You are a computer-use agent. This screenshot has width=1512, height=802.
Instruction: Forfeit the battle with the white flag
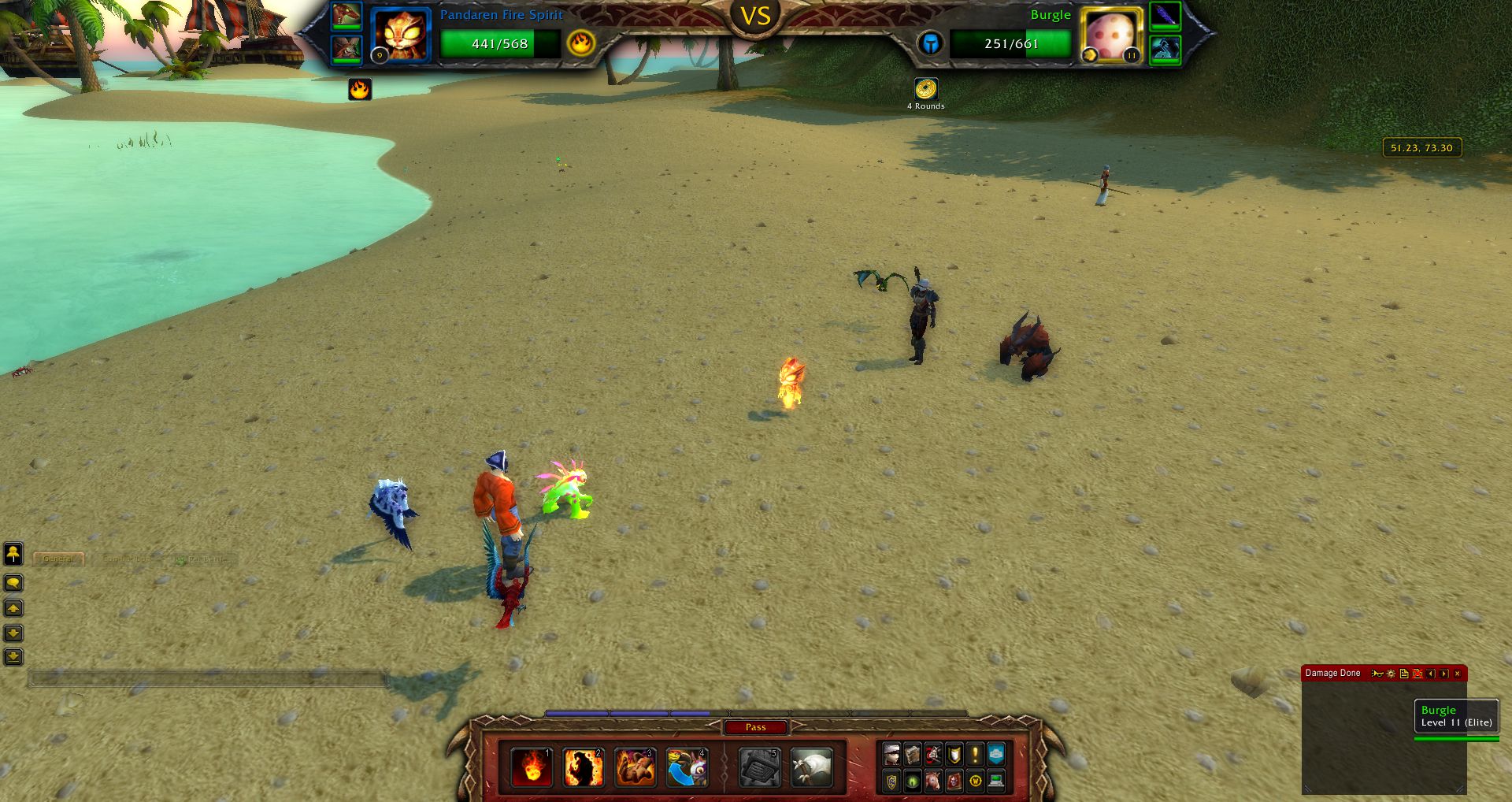coord(811,767)
